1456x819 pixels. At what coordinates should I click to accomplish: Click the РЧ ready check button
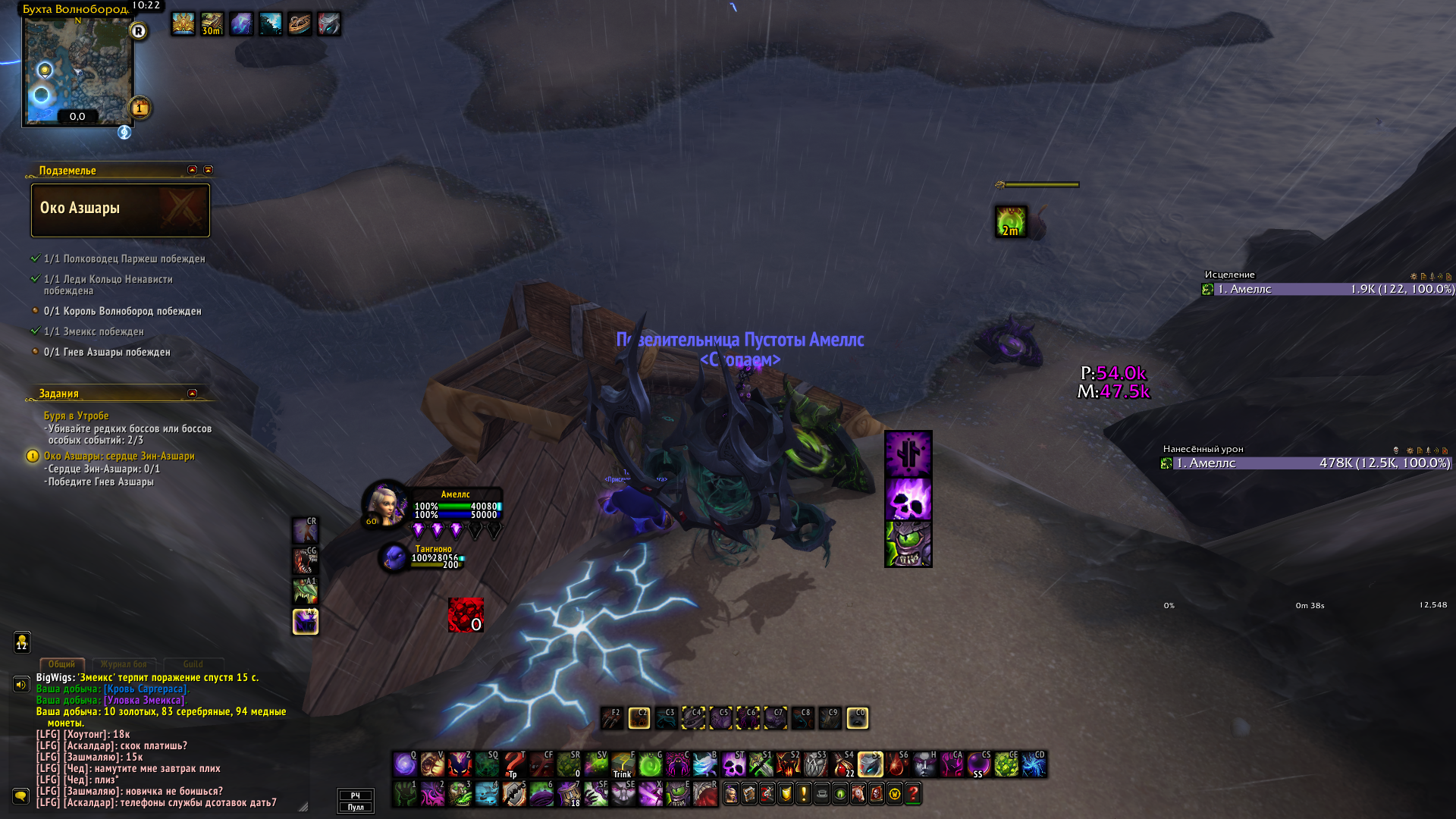pyautogui.click(x=356, y=795)
